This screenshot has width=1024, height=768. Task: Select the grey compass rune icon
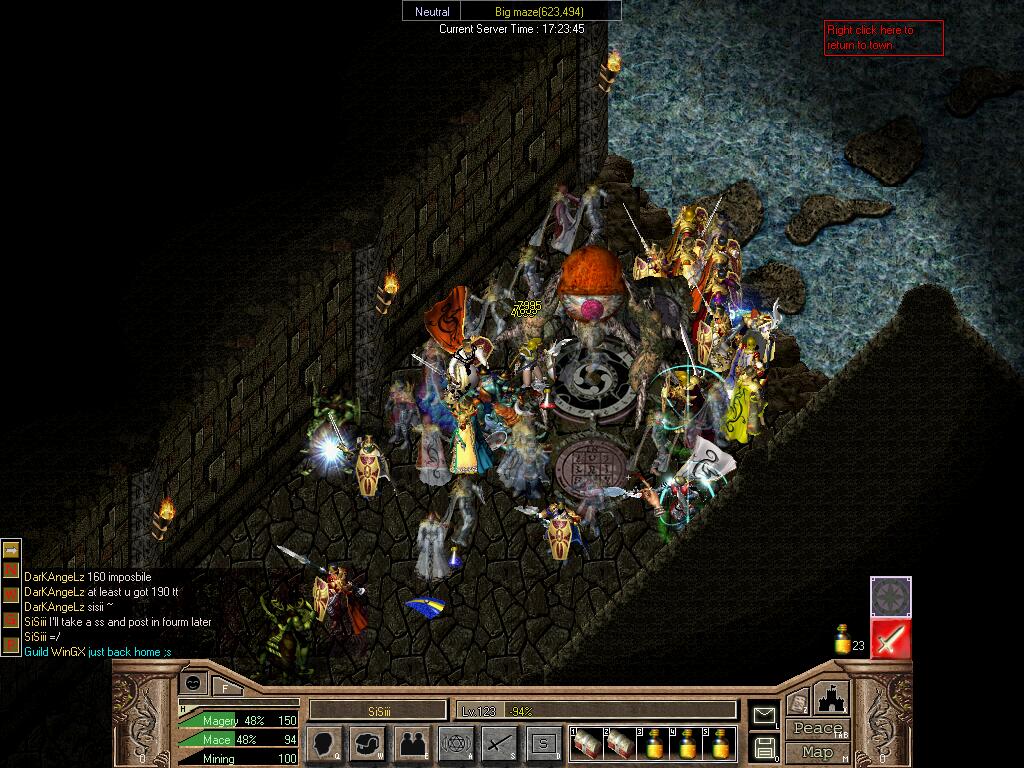pyautogui.click(x=890, y=597)
